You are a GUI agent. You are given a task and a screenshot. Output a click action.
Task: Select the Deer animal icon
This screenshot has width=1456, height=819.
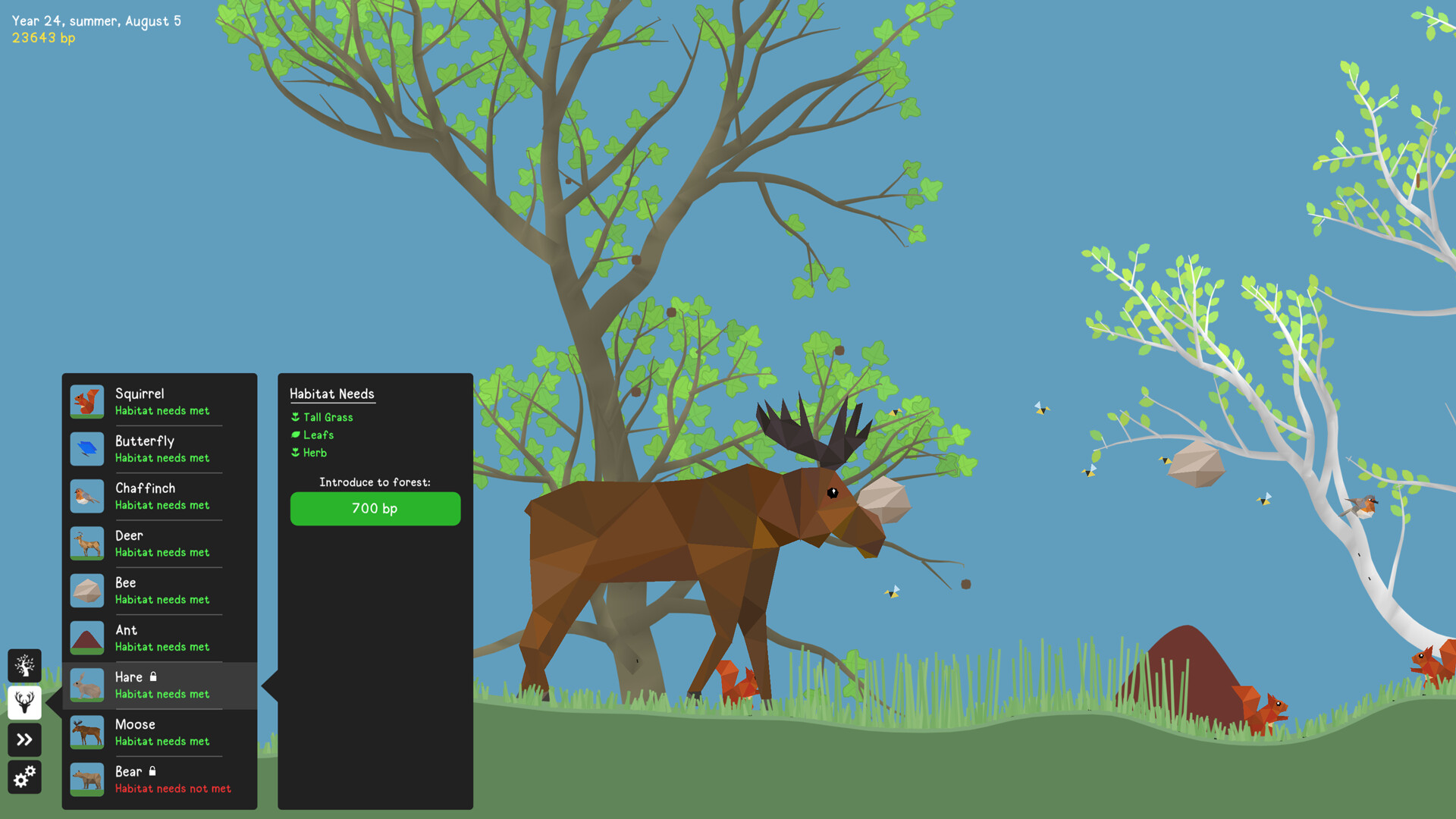point(86,543)
